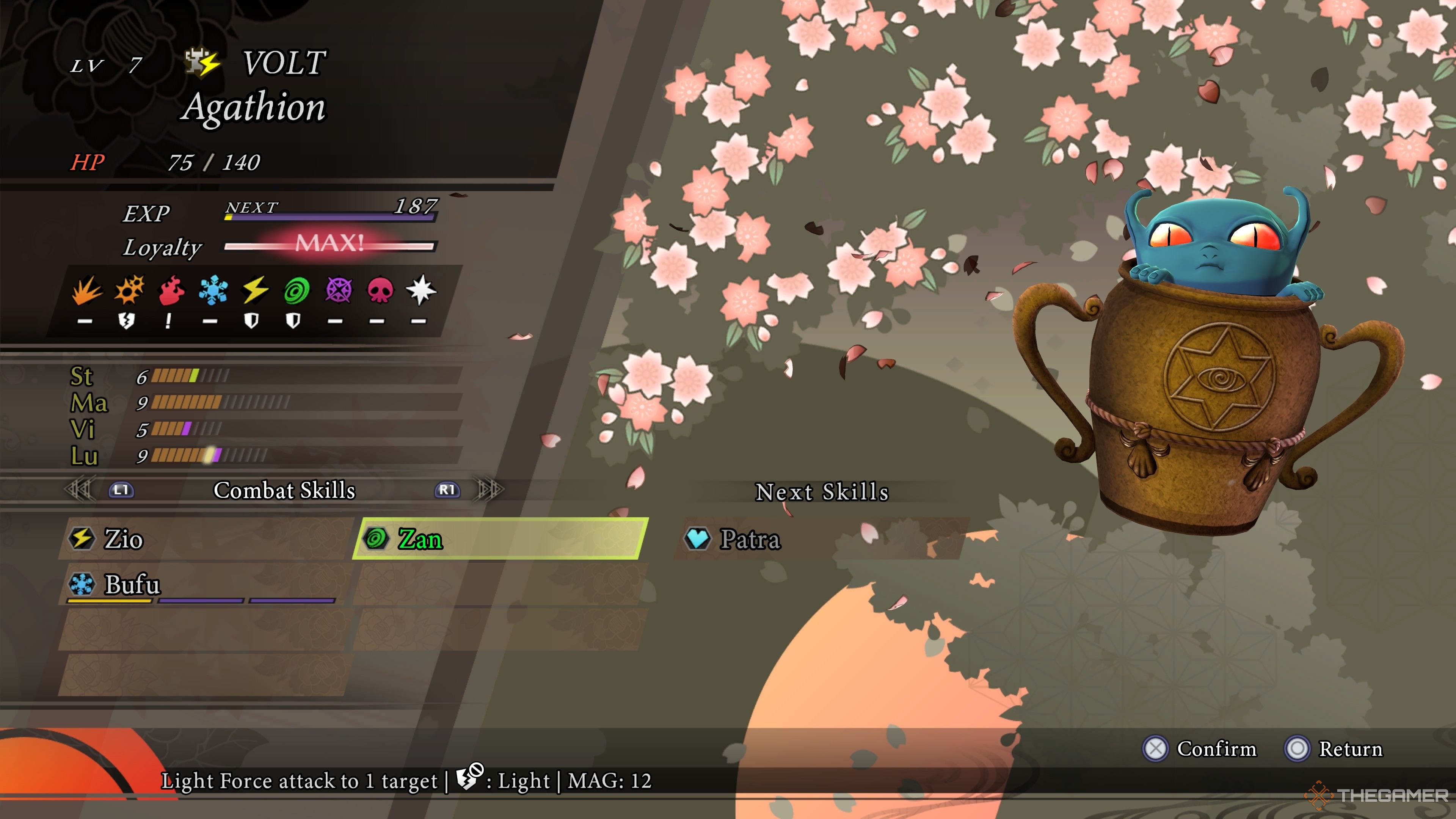Click the ice snowflake affinity icon
Viewport: 1456px width, 819px height.
pos(213,290)
